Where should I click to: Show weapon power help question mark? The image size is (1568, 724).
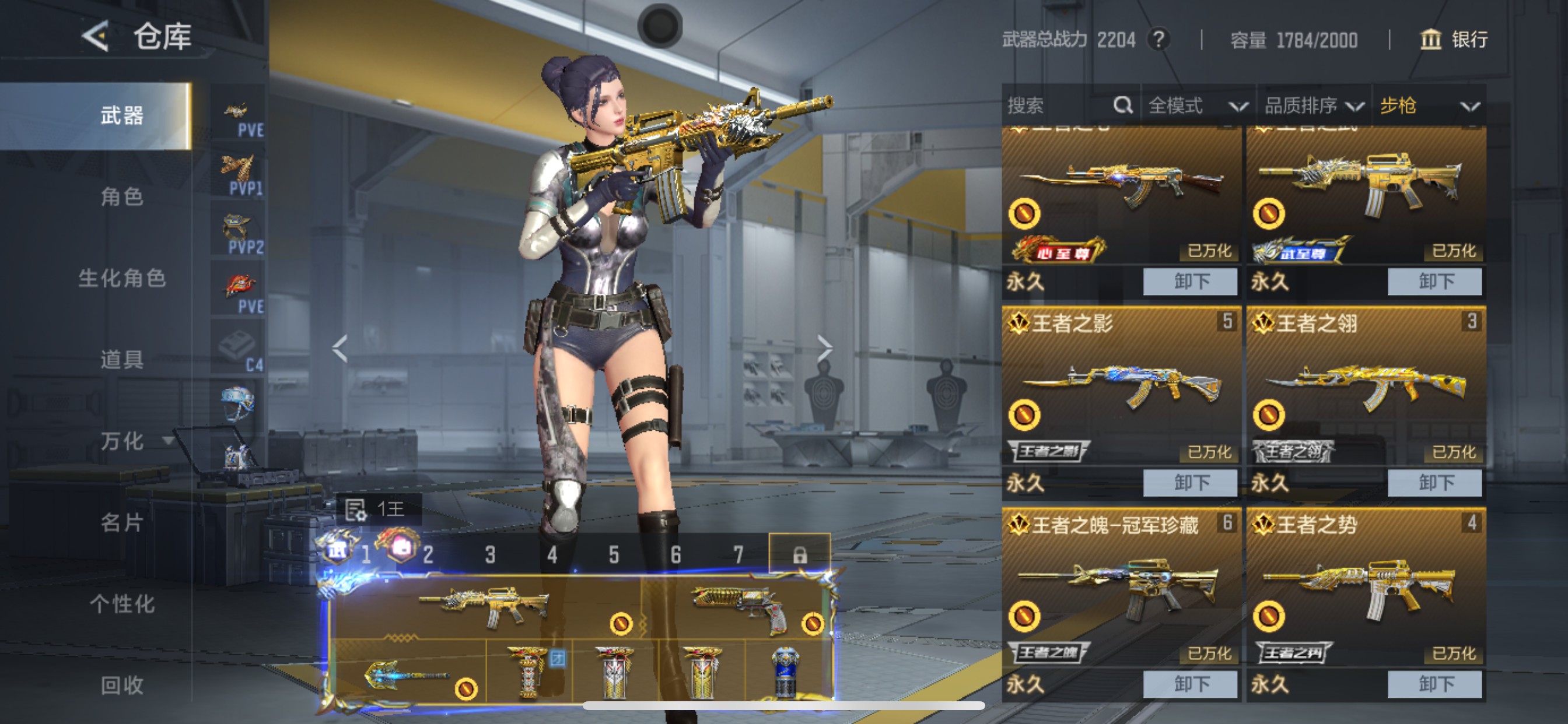click(x=1159, y=40)
